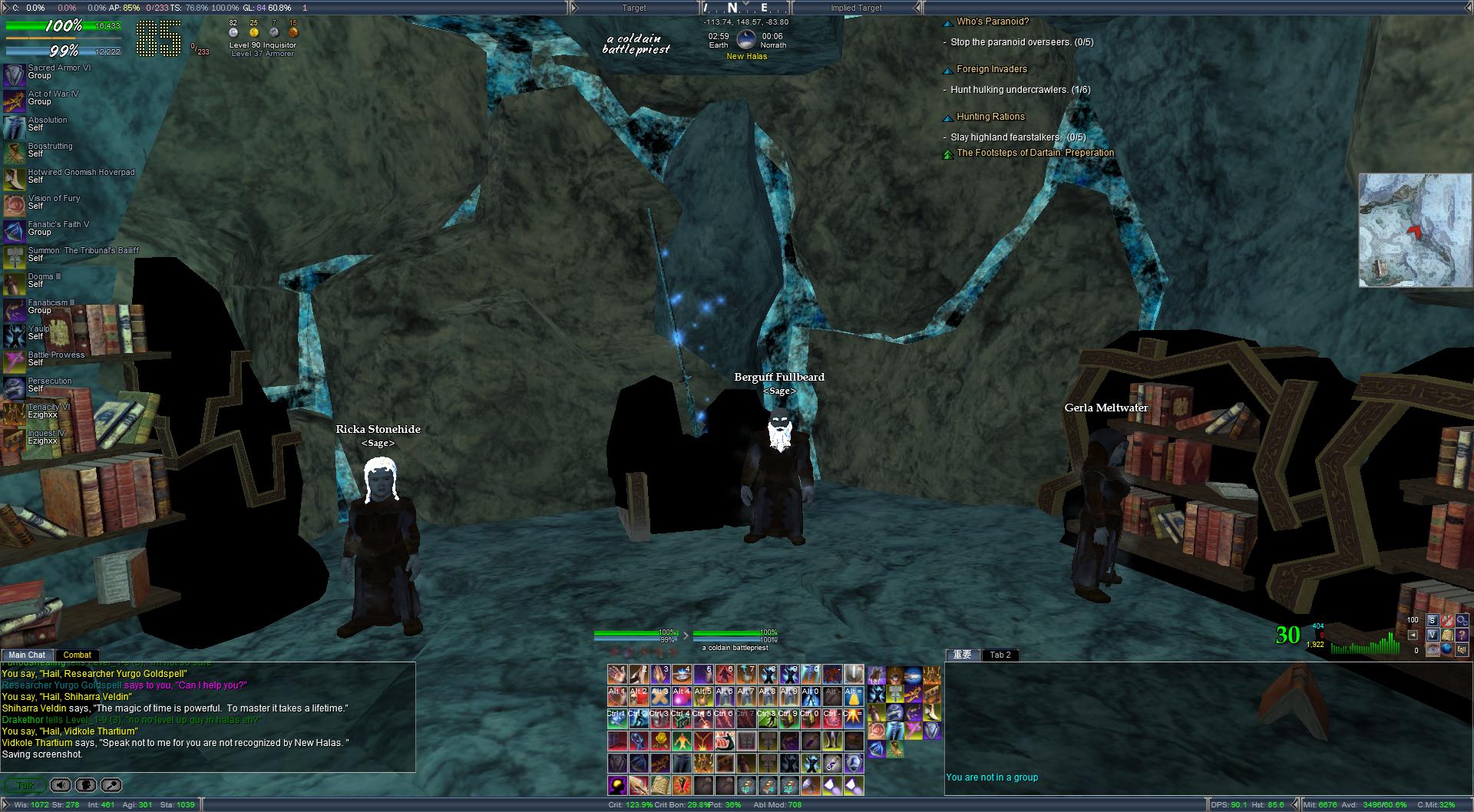The height and width of the screenshot is (812, 1474).
Task: Open the minimap of New Halas
Action: coord(1414,230)
